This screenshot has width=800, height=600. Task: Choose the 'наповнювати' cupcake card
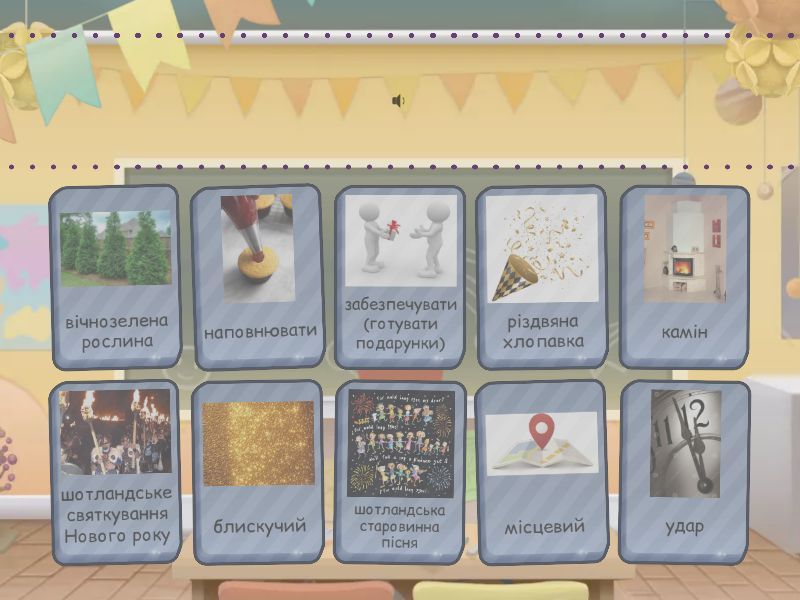tap(257, 277)
